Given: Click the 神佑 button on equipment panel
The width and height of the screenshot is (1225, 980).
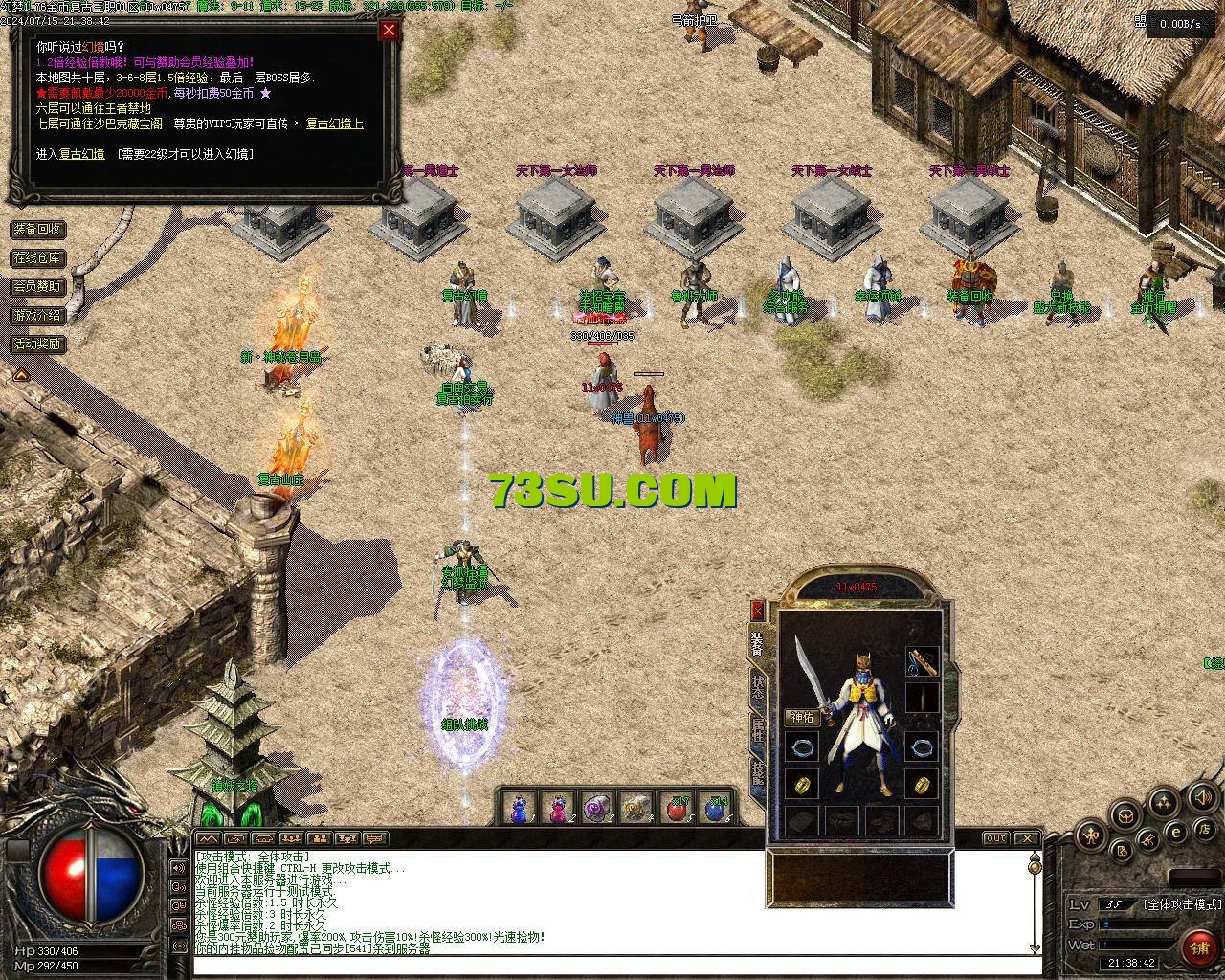Looking at the screenshot, I should [802, 717].
